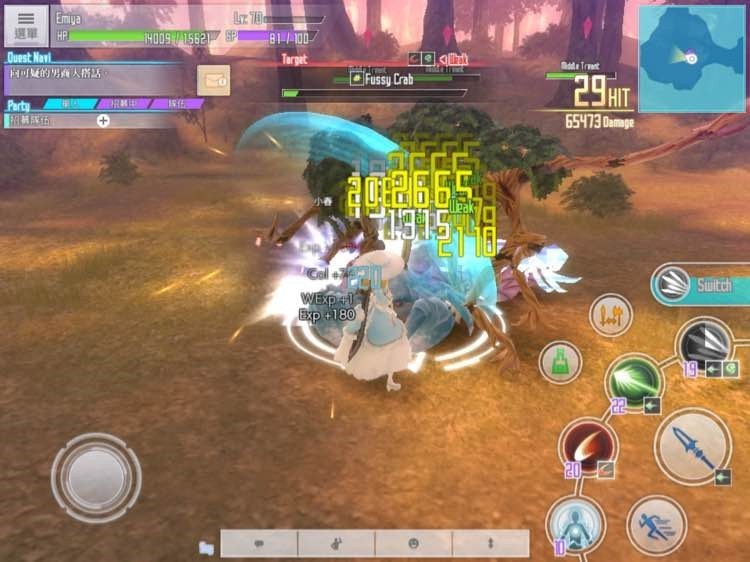Open the main menu hamburger button
Viewport: 750px width, 562px height.
tap(26, 25)
